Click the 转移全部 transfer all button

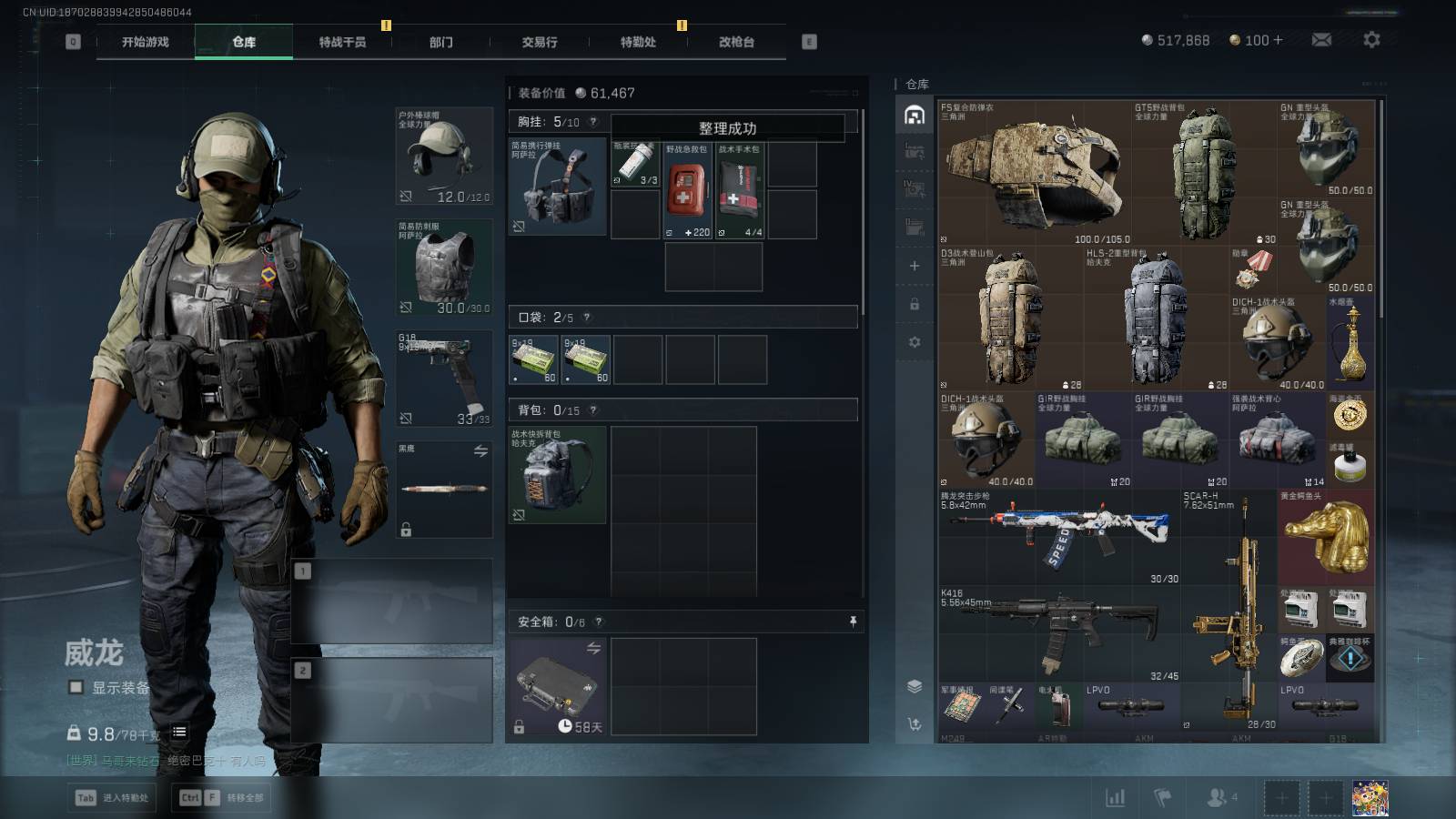click(222, 798)
